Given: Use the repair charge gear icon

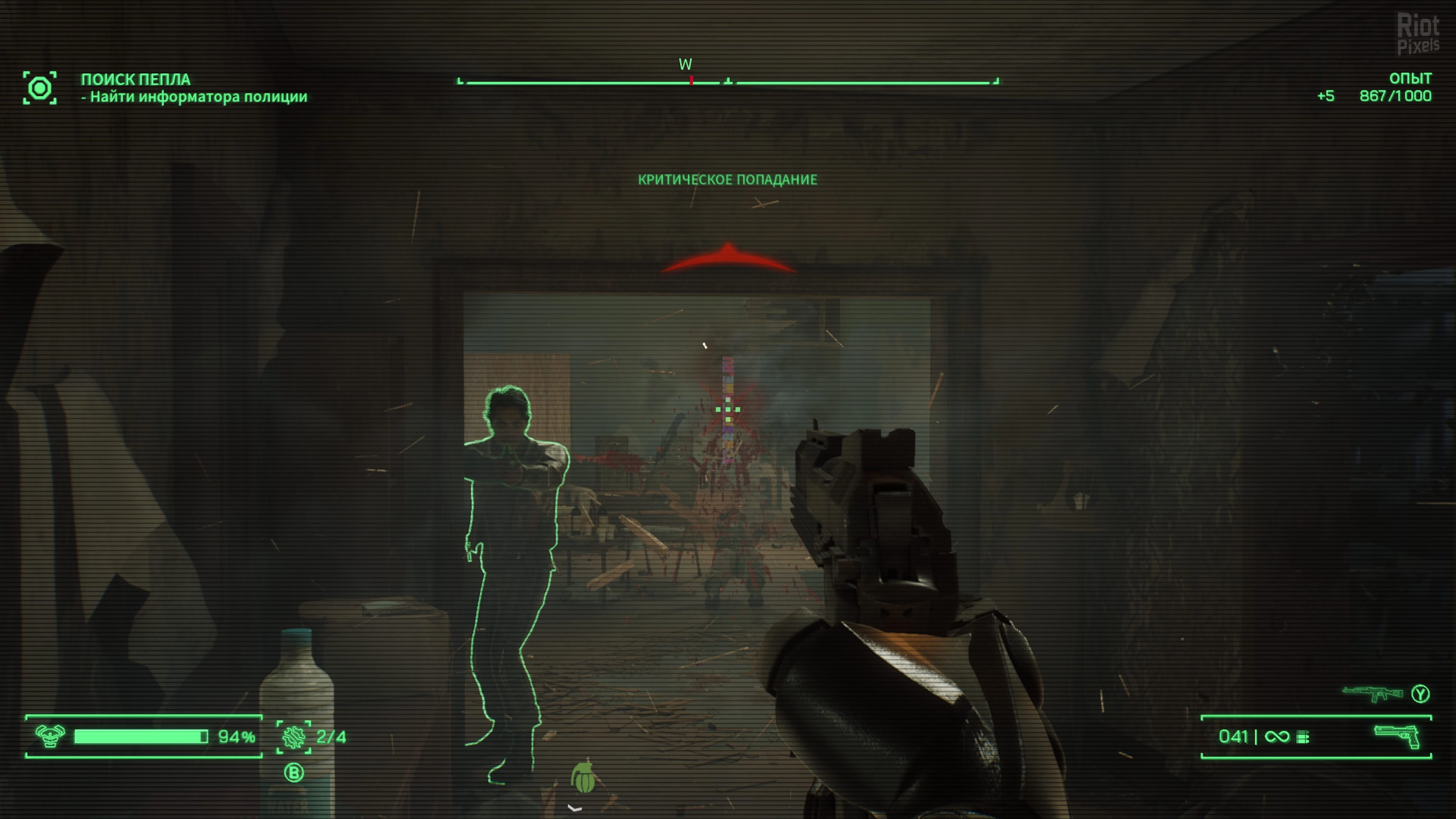Looking at the screenshot, I should click(x=294, y=736).
